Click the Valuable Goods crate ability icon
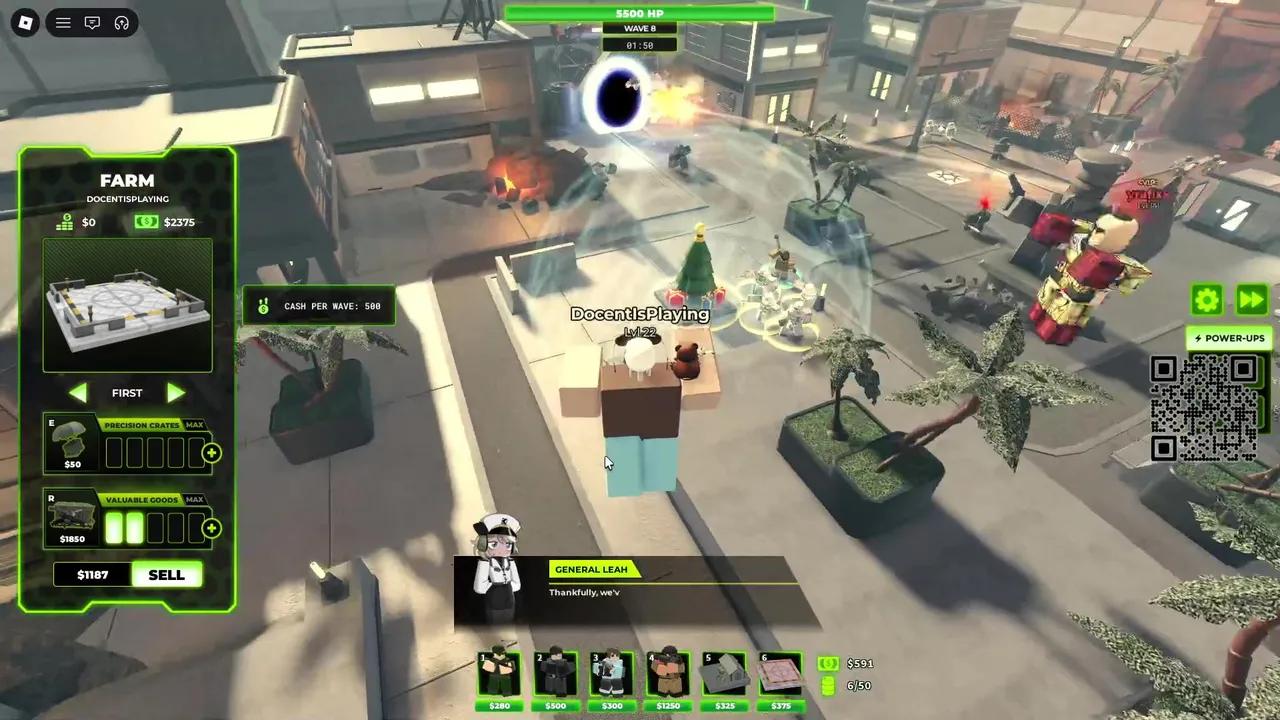 tap(72, 519)
